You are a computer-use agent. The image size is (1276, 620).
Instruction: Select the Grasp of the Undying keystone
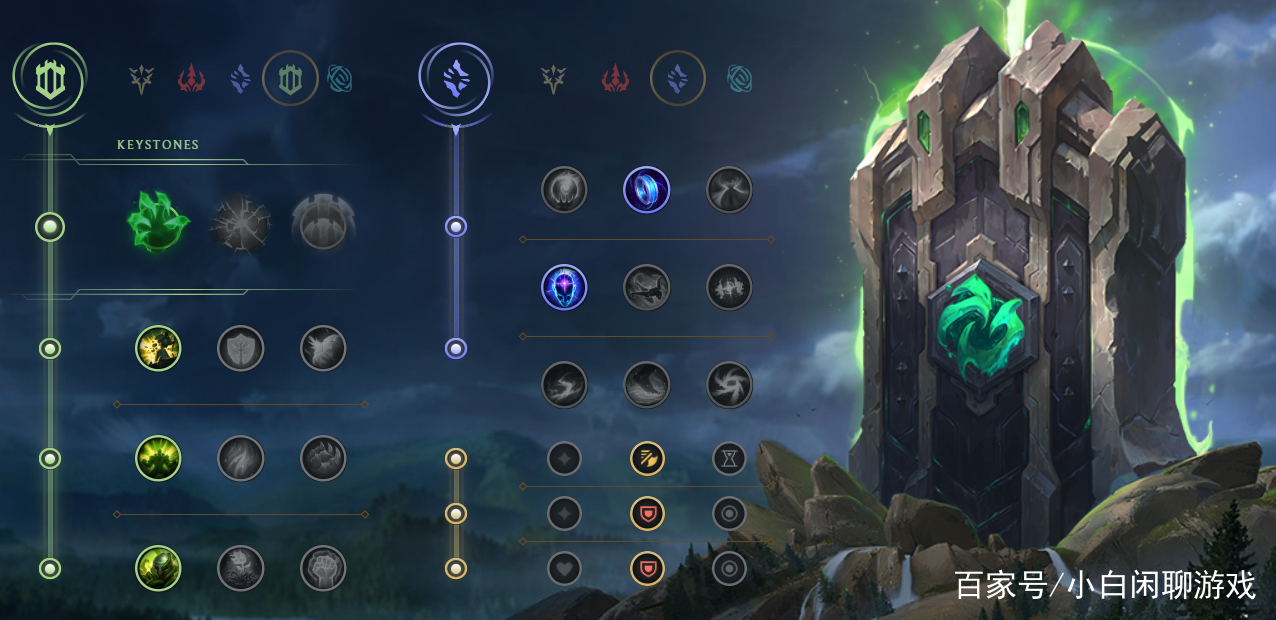coord(158,224)
